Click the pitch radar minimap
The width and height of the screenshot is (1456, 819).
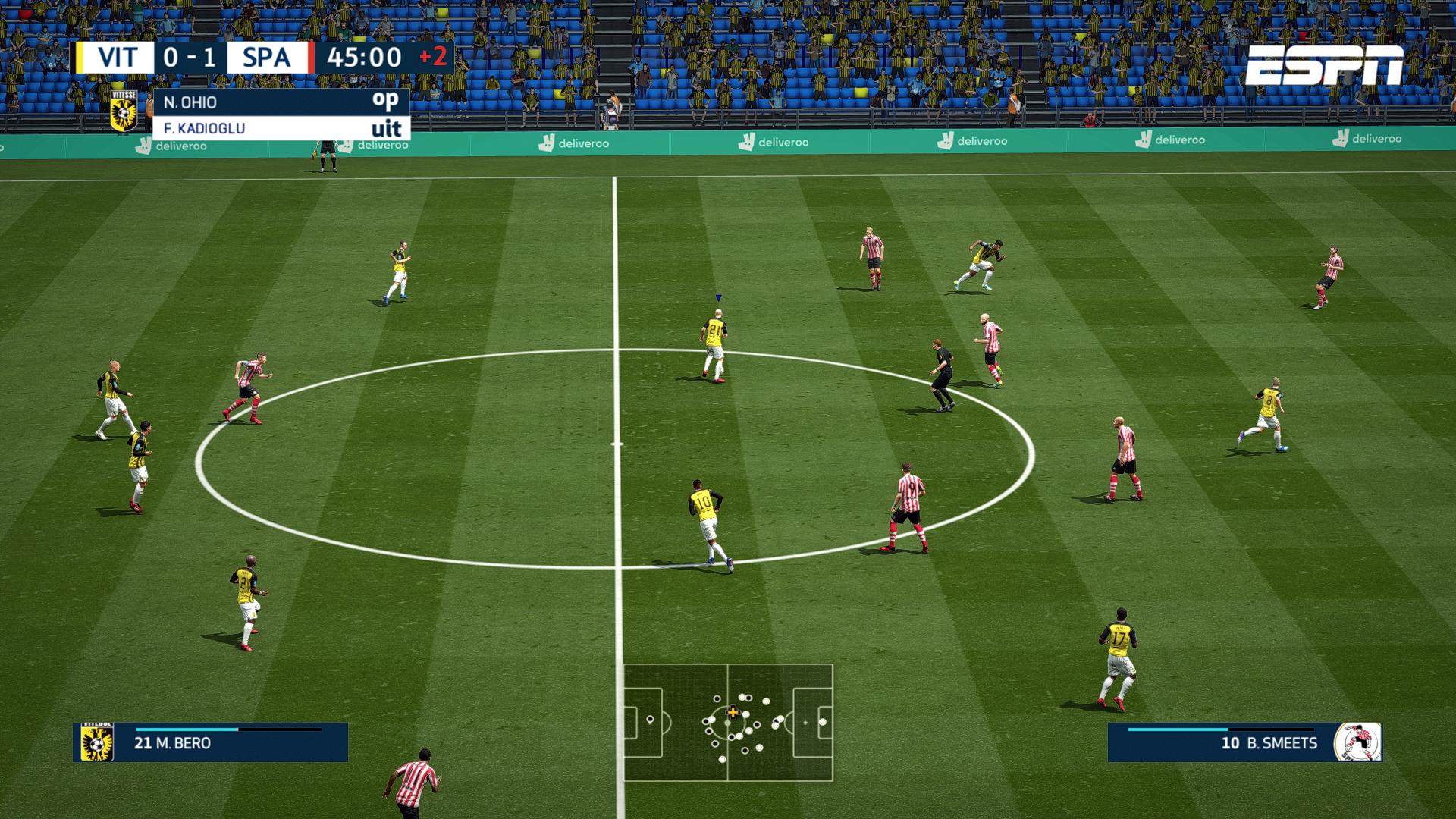[x=728, y=723]
